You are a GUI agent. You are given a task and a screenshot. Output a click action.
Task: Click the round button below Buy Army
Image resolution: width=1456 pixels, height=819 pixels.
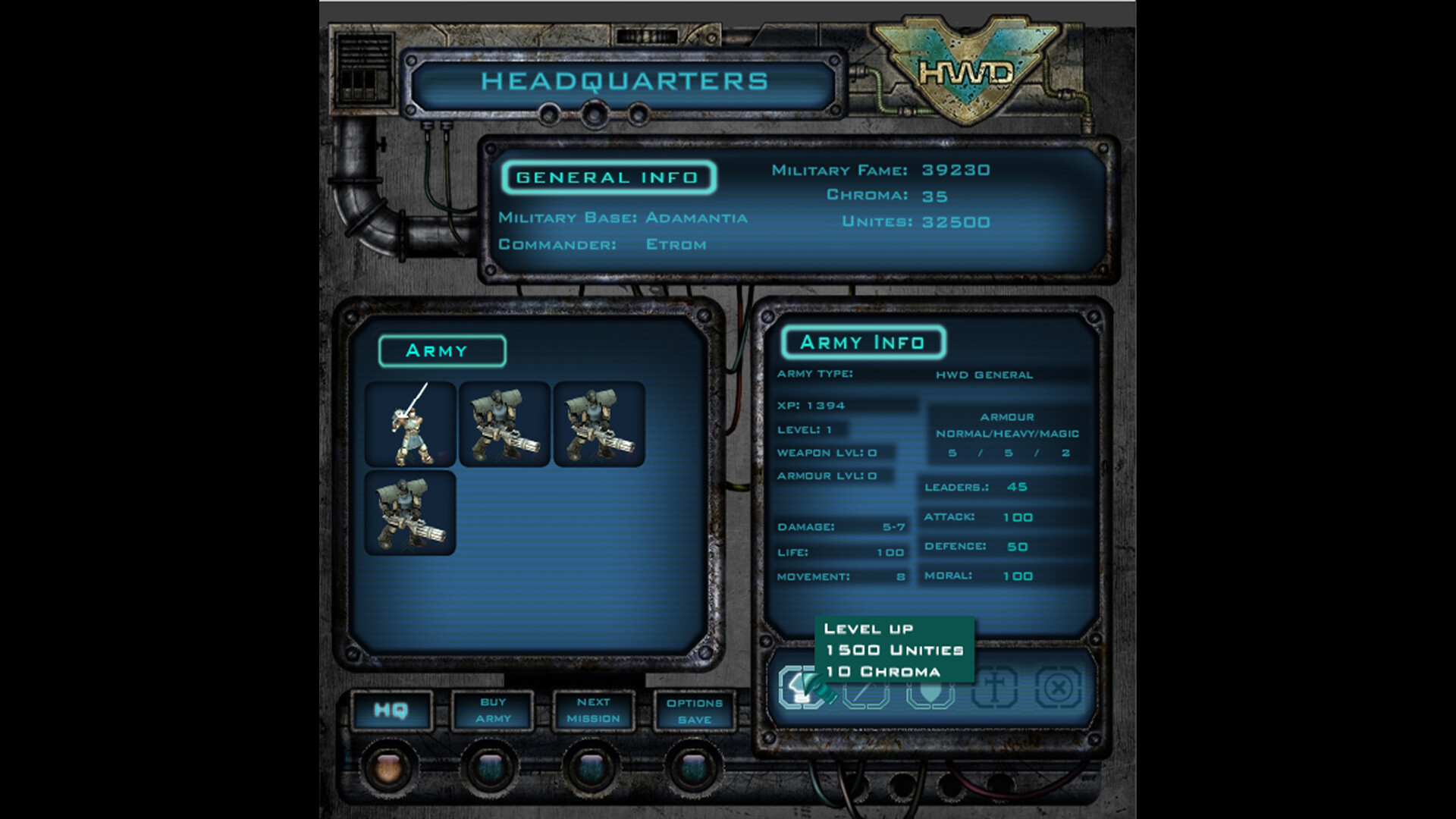pyautogui.click(x=491, y=768)
